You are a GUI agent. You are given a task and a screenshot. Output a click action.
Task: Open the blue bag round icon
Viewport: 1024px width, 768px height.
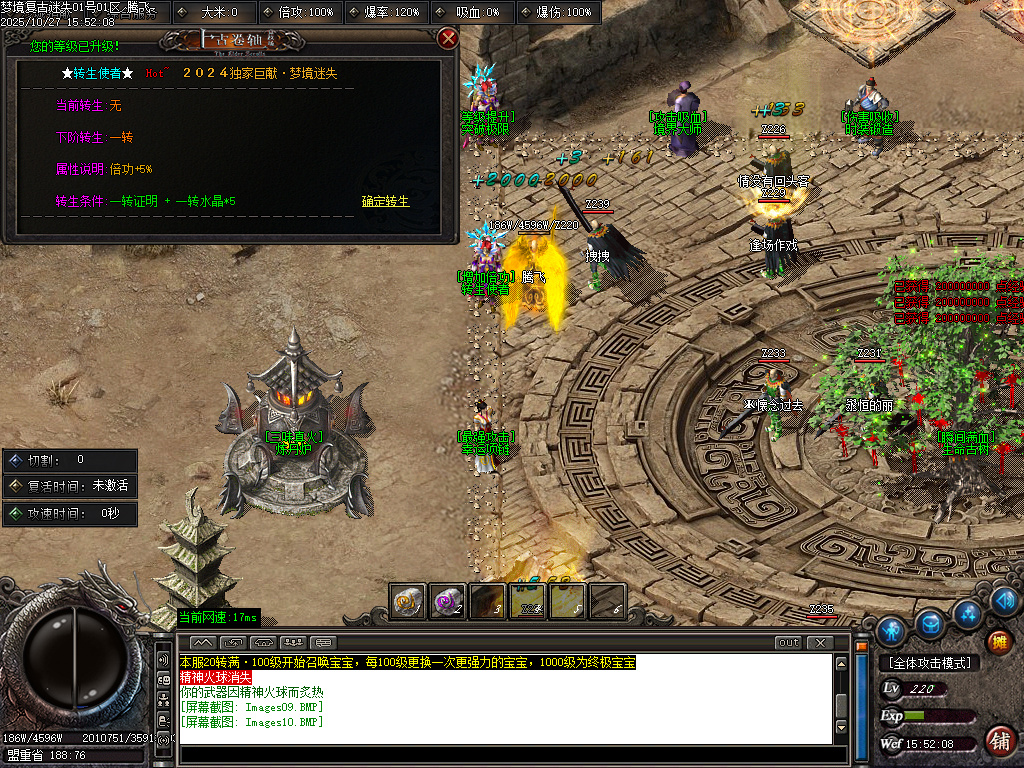[930, 622]
